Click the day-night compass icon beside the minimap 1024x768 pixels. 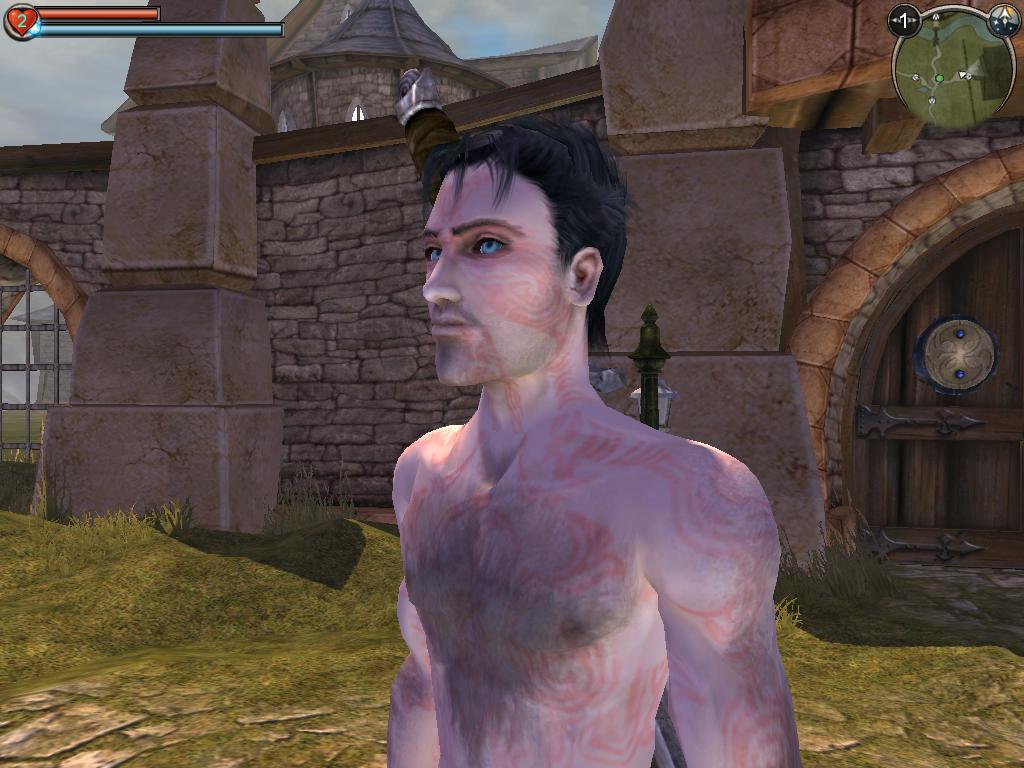[x=1003, y=19]
